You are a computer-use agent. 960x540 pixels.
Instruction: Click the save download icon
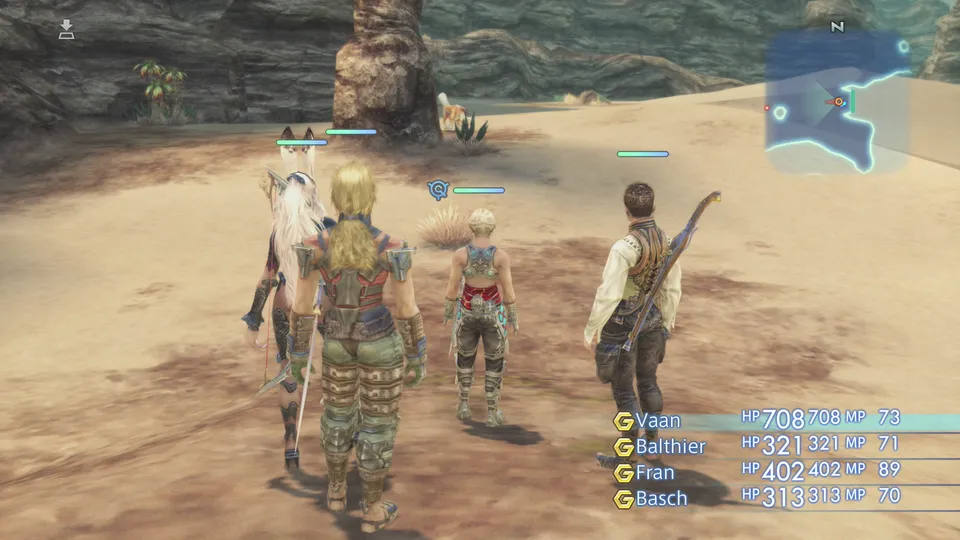click(67, 29)
